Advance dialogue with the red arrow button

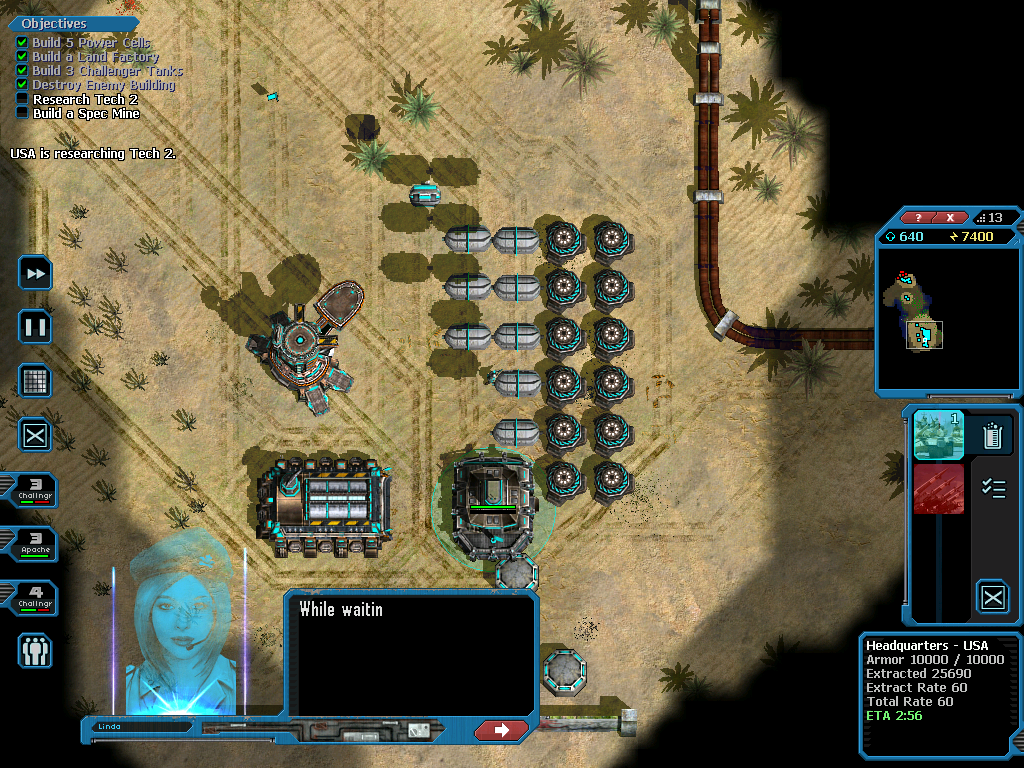tap(502, 730)
